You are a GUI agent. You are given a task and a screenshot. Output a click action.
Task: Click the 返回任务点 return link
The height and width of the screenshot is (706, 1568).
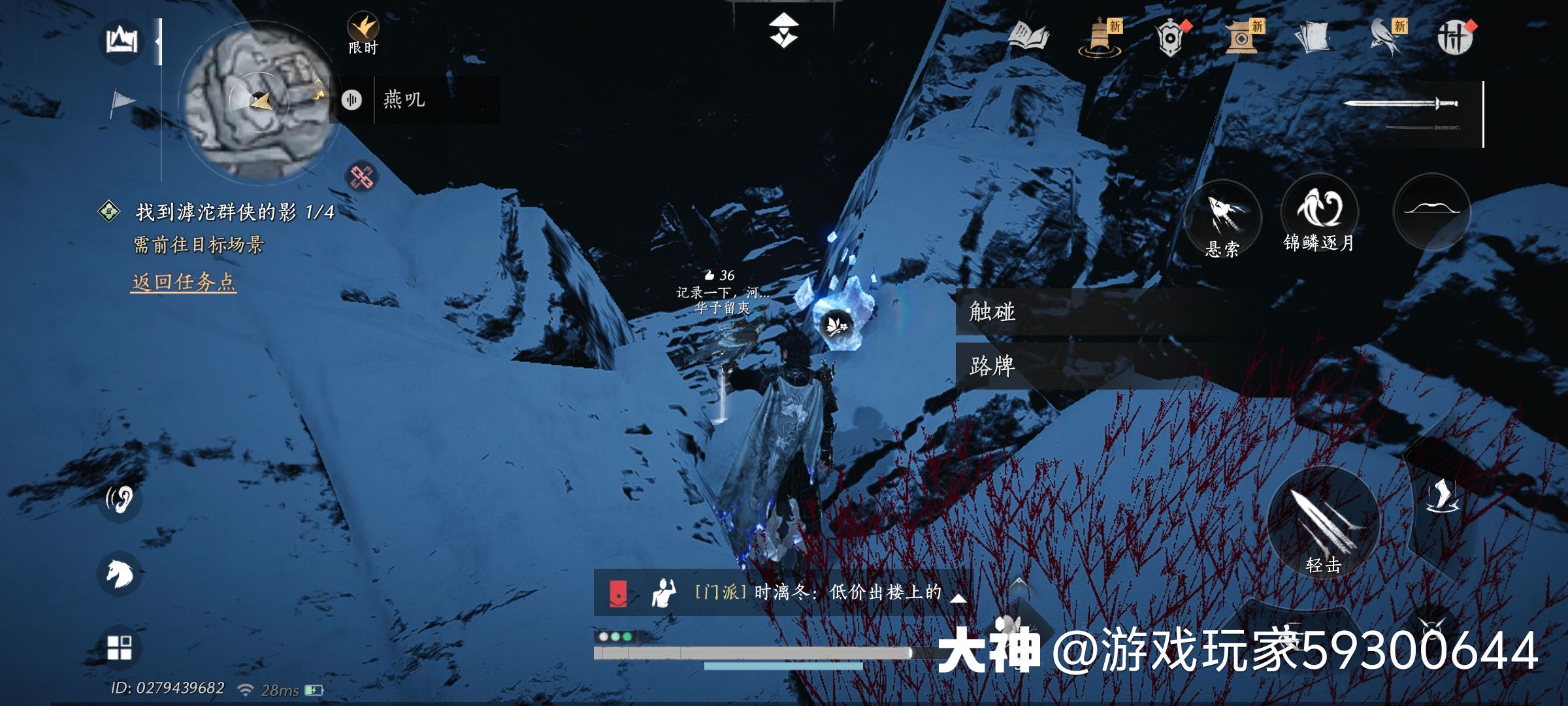tap(184, 282)
